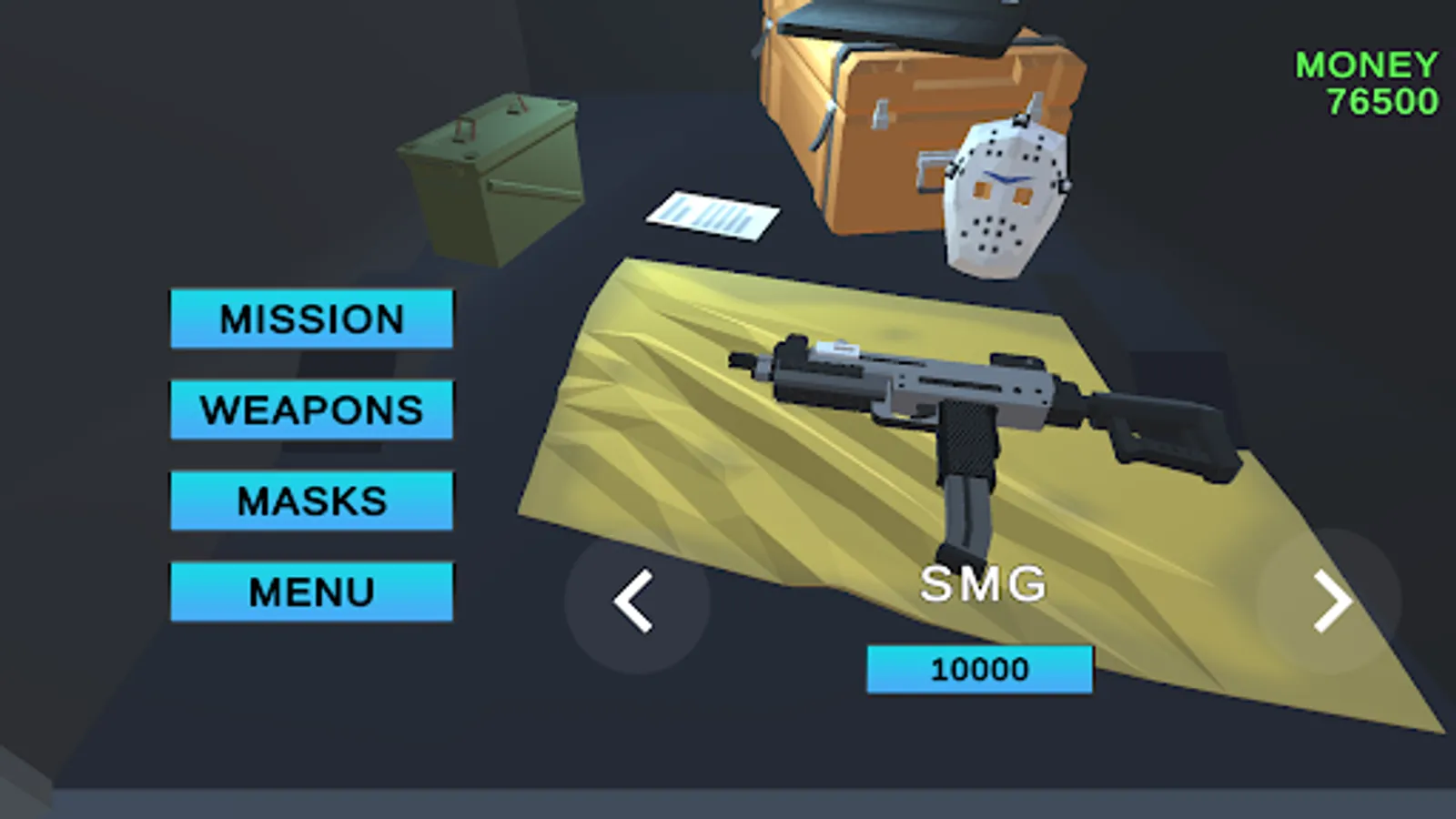Click the SMG magazine
This screenshot has height=819, width=1456.
point(965,510)
